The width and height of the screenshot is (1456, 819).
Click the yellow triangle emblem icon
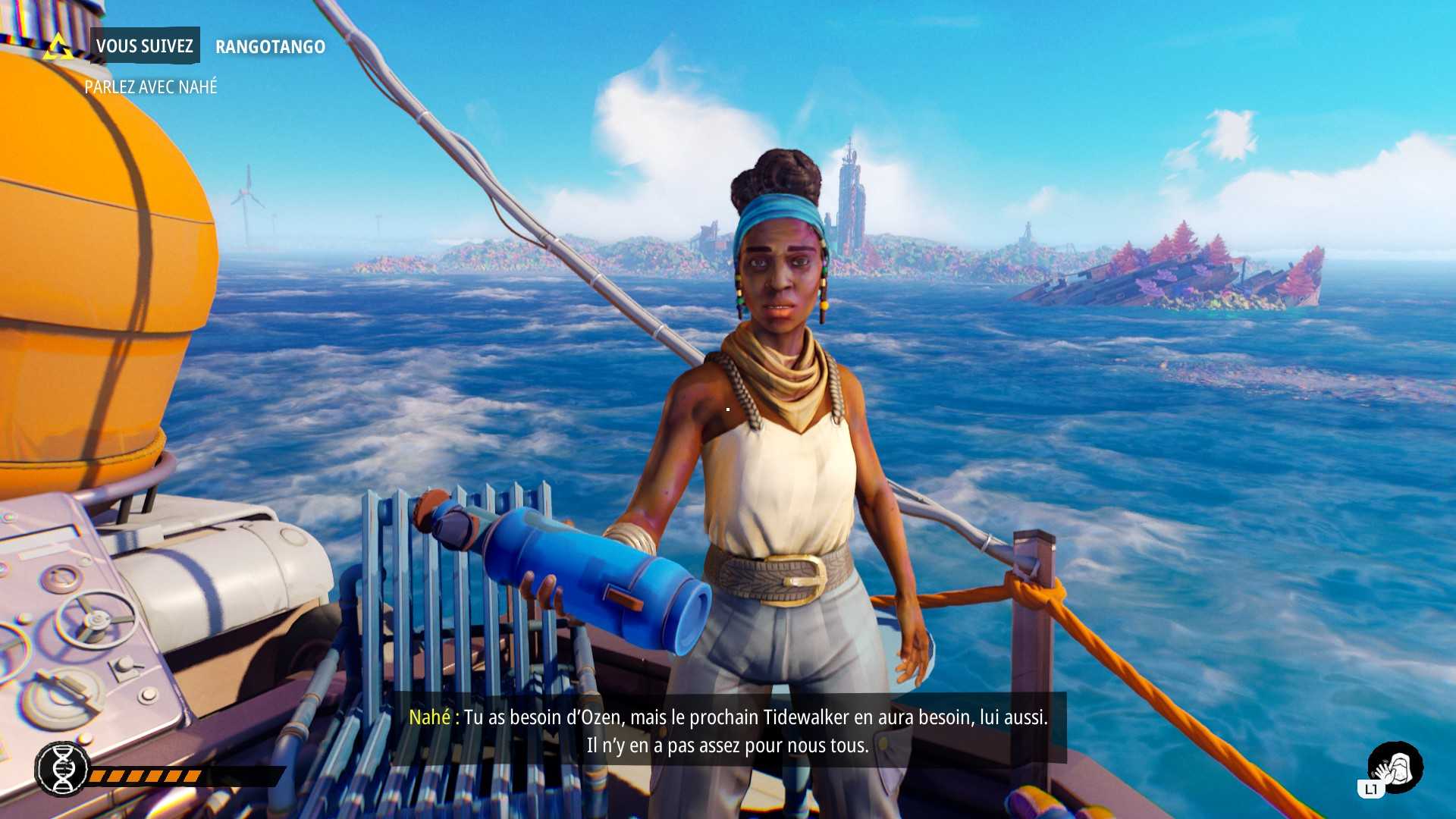click(58, 47)
